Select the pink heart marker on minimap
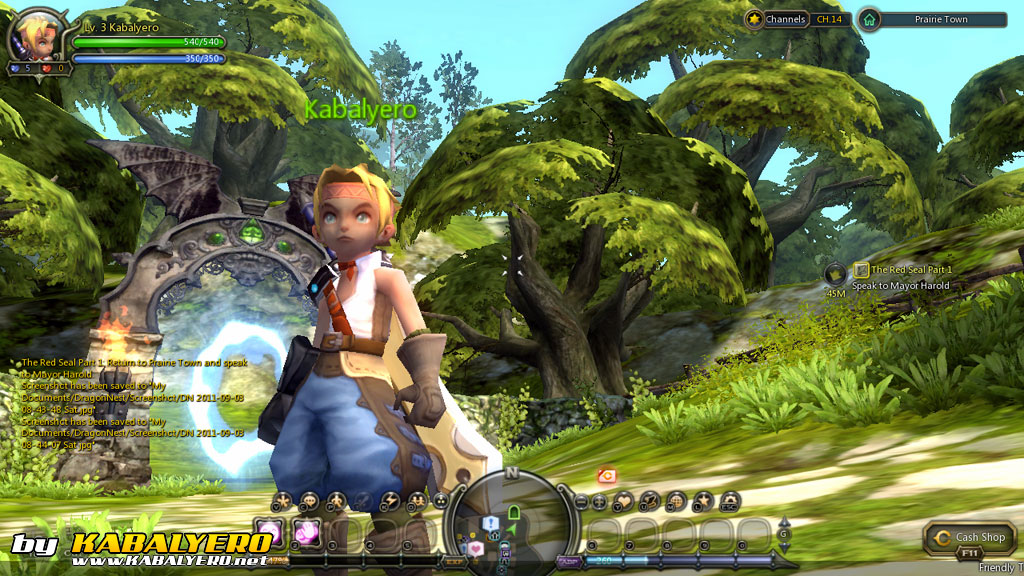The height and width of the screenshot is (576, 1024). (478, 547)
